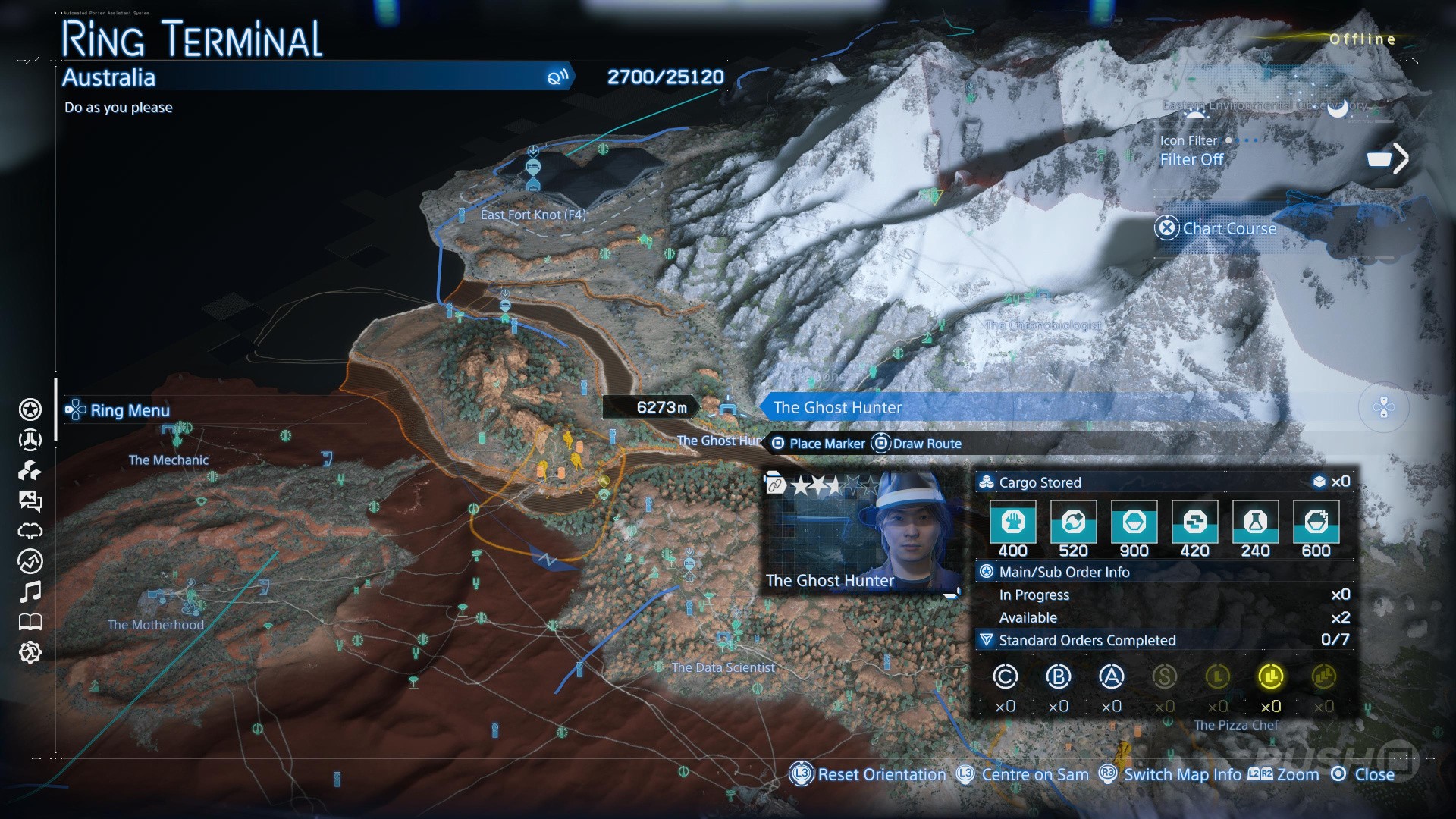Open the Ring Menu
Viewport: 1456px width, 819px height.
pos(119,410)
